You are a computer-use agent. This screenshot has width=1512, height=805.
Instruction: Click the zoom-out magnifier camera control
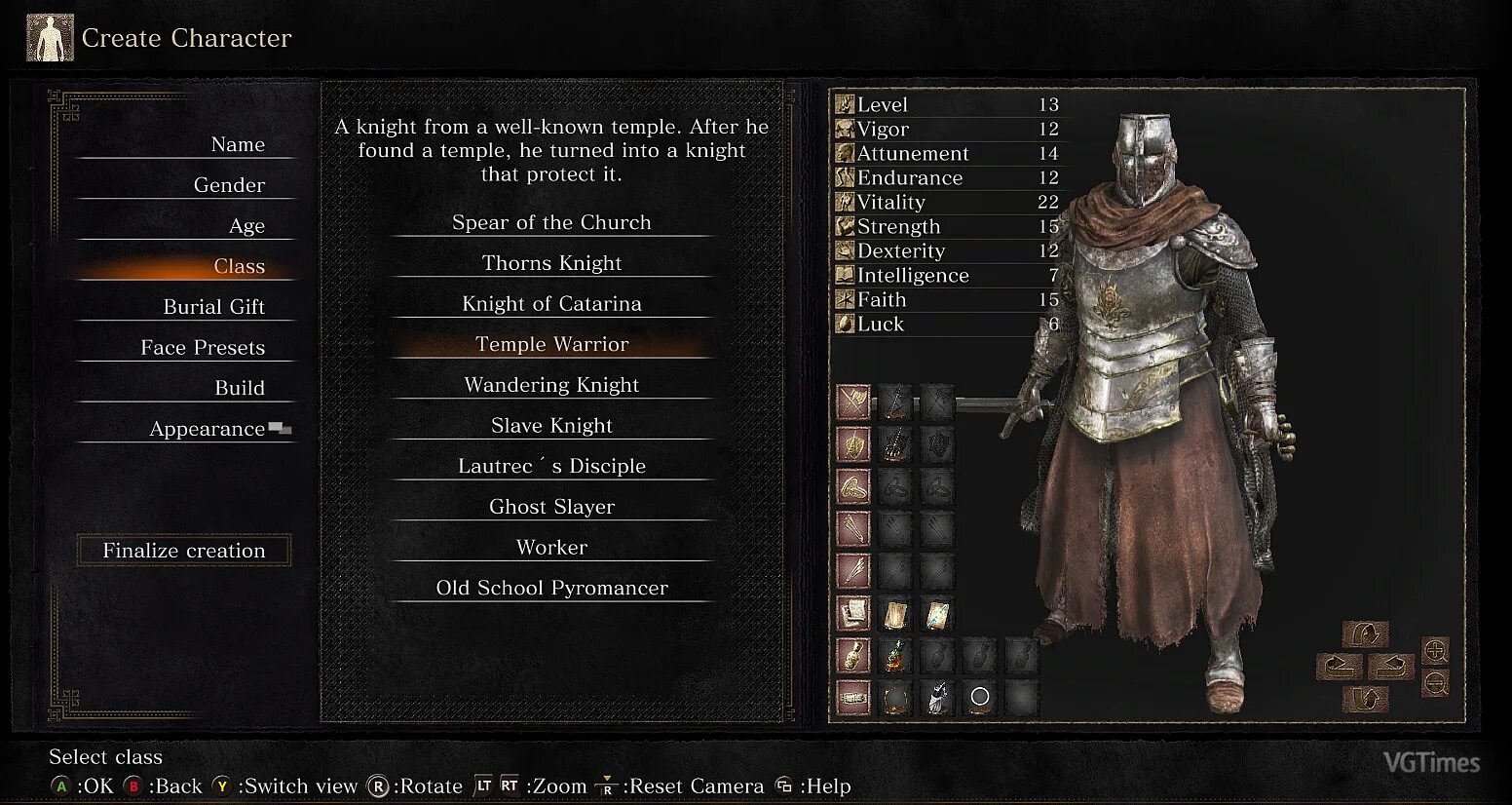click(x=1435, y=683)
